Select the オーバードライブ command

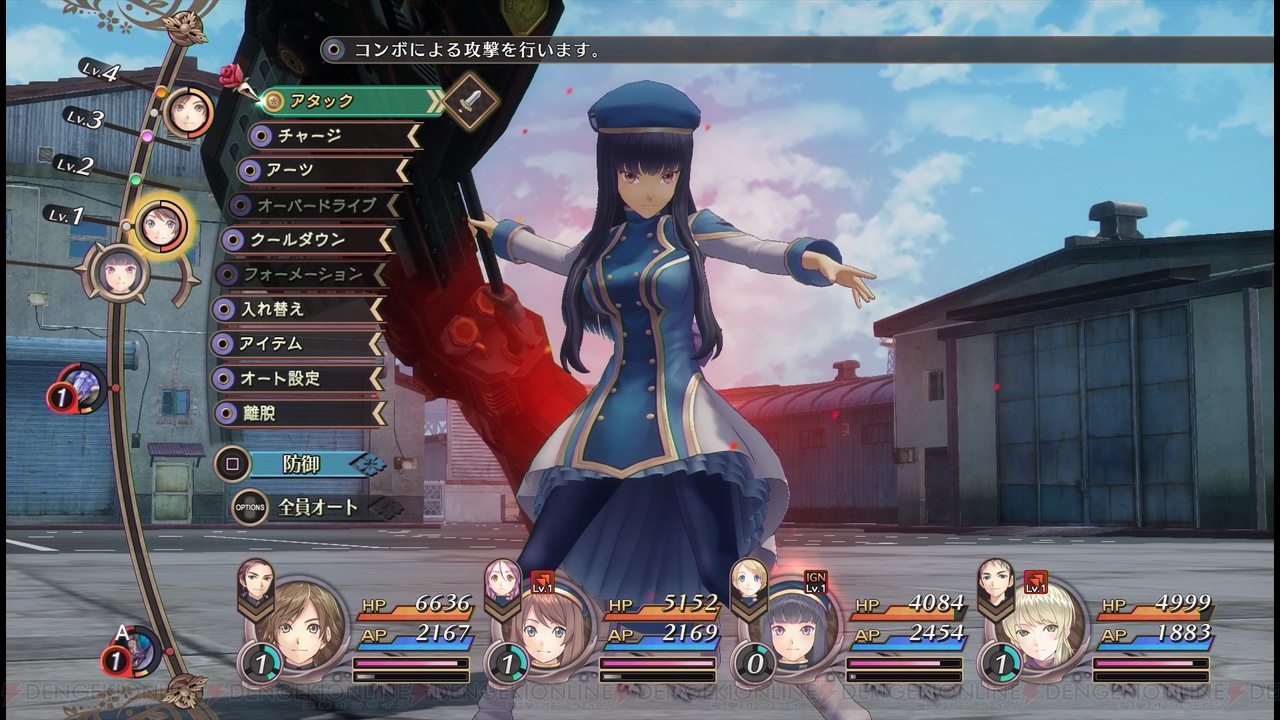click(312, 205)
